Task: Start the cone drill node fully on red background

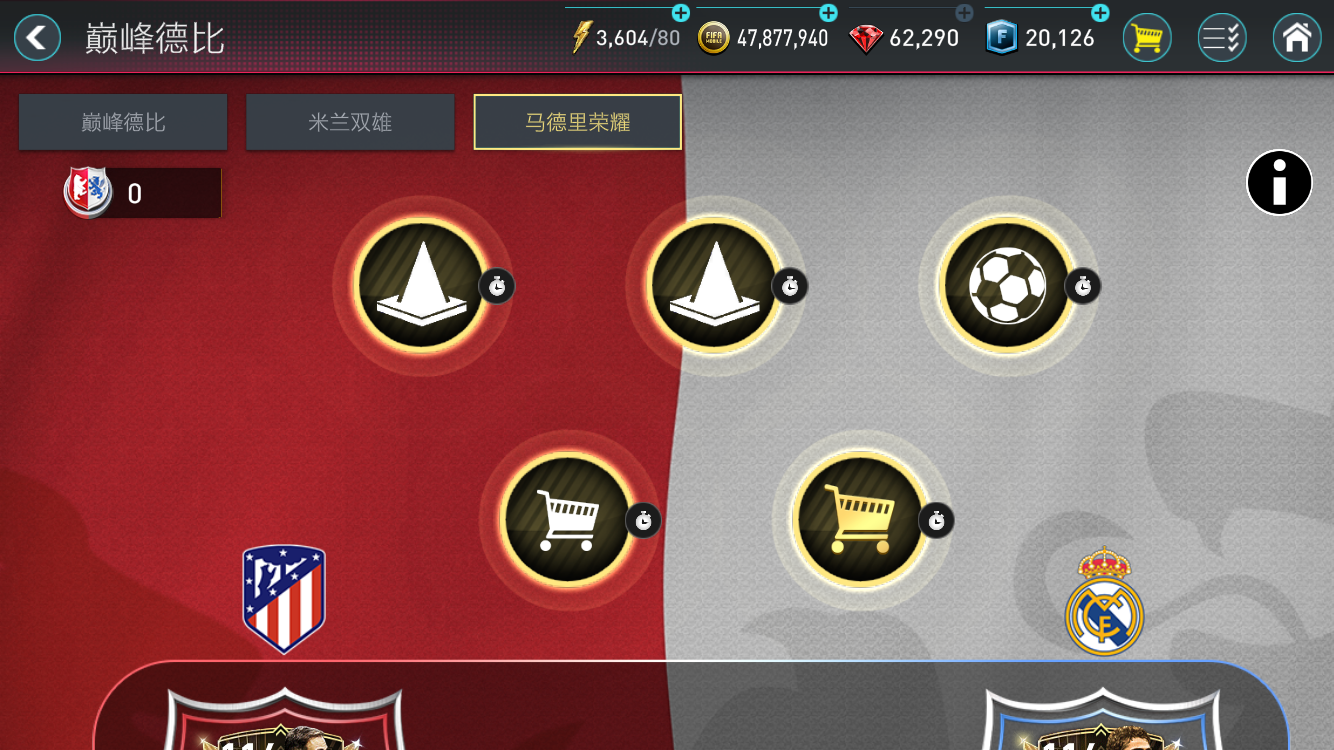Action: [421, 285]
